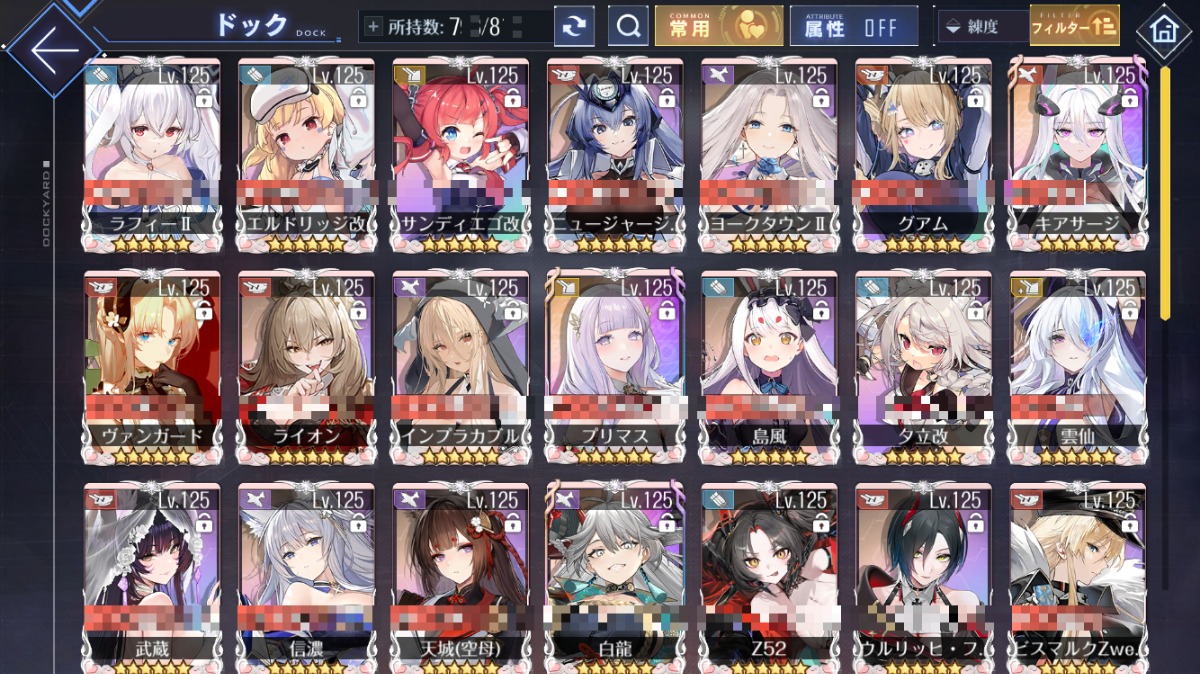Go back using the arrow button
This screenshot has height=674, width=1200.
[x=52, y=49]
